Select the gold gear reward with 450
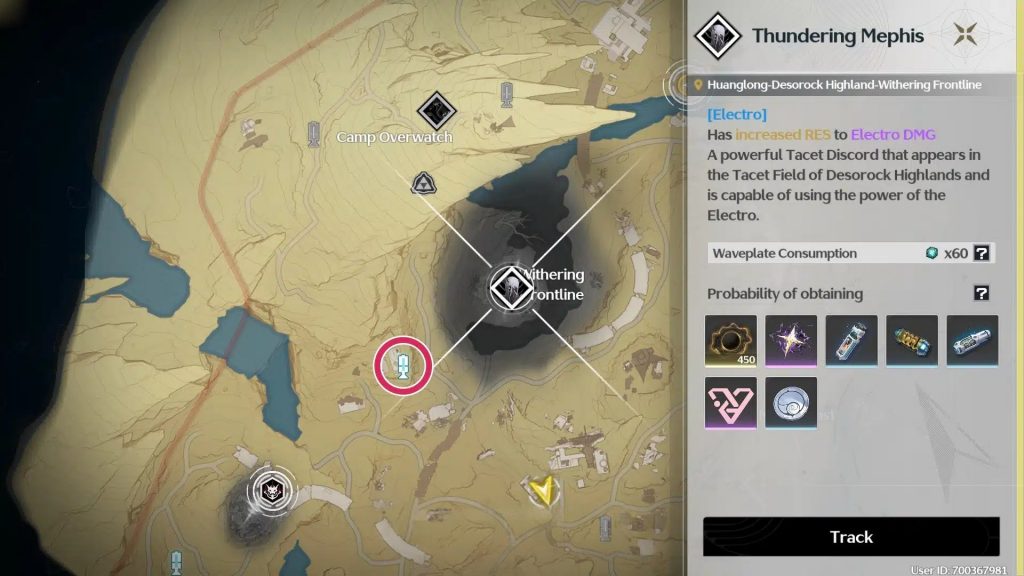Viewport: 1024px width, 576px height. pyautogui.click(x=731, y=341)
